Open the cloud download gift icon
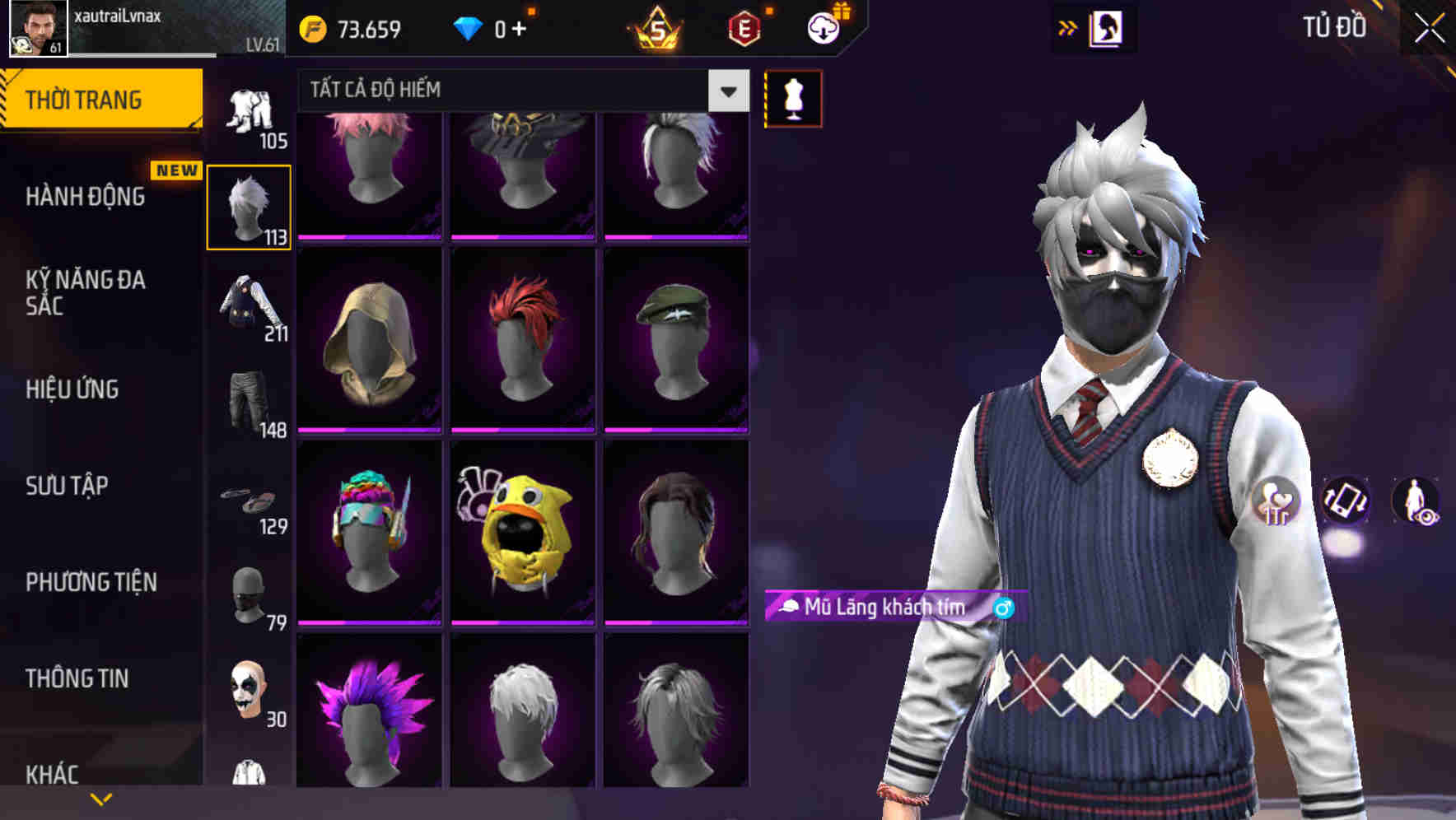Viewport: 1456px width, 820px height. pos(823,27)
